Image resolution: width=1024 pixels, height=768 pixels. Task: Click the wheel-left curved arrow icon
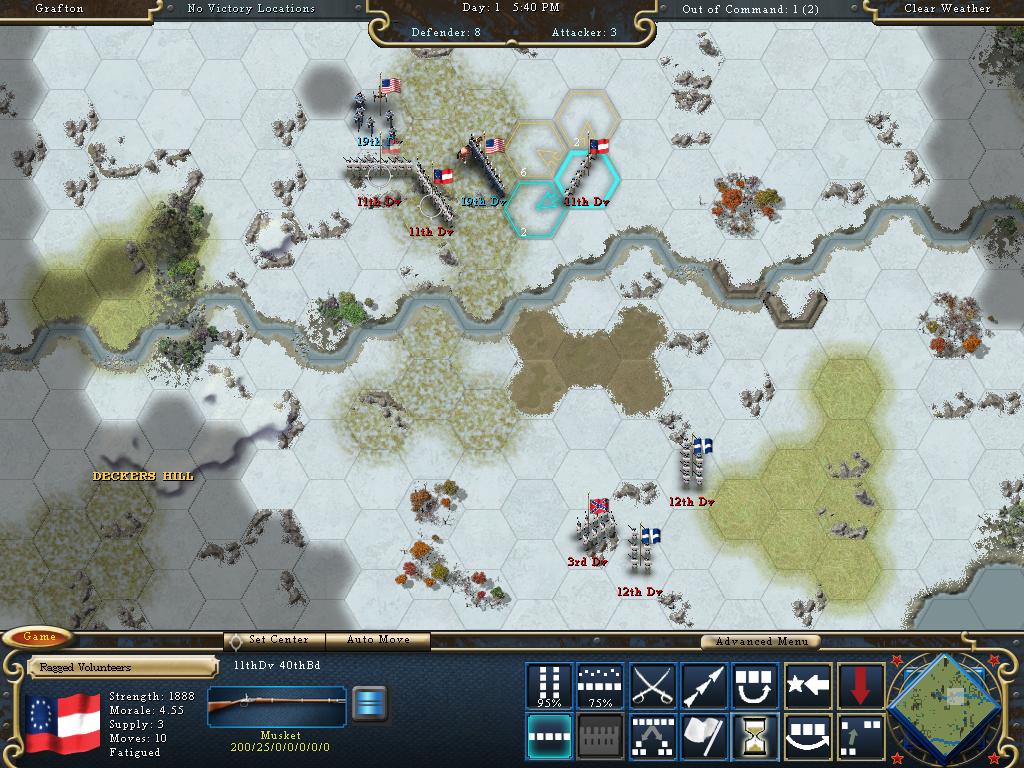756,685
